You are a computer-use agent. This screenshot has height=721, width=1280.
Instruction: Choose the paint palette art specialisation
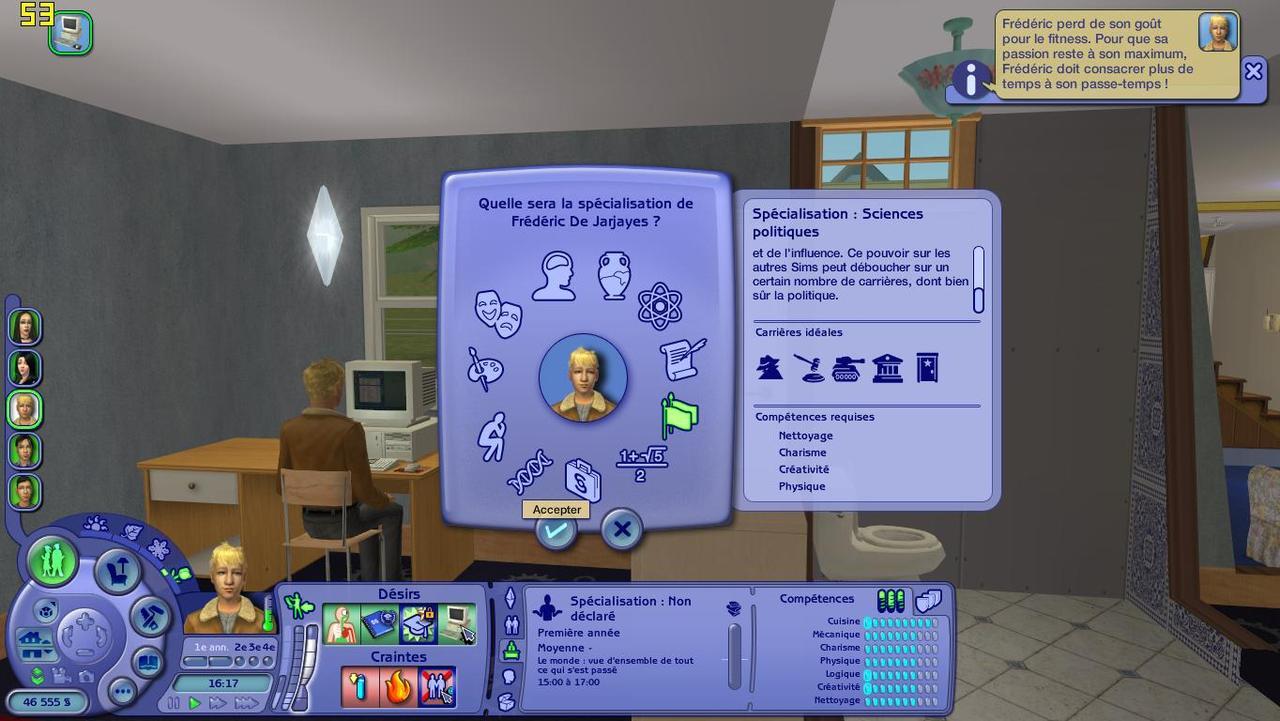point(485,369)
